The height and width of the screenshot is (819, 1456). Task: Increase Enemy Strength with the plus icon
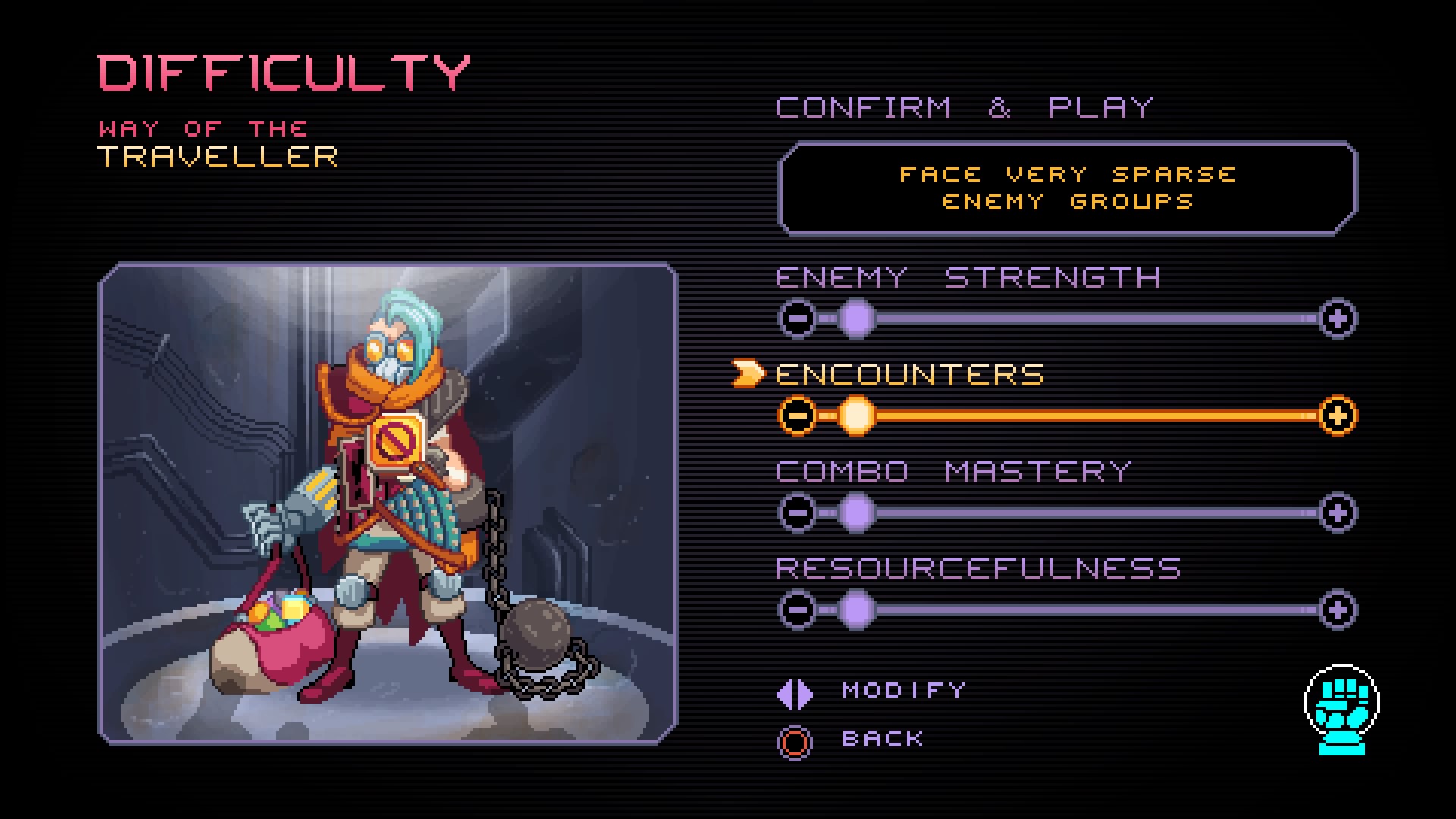click(1337, 318)
